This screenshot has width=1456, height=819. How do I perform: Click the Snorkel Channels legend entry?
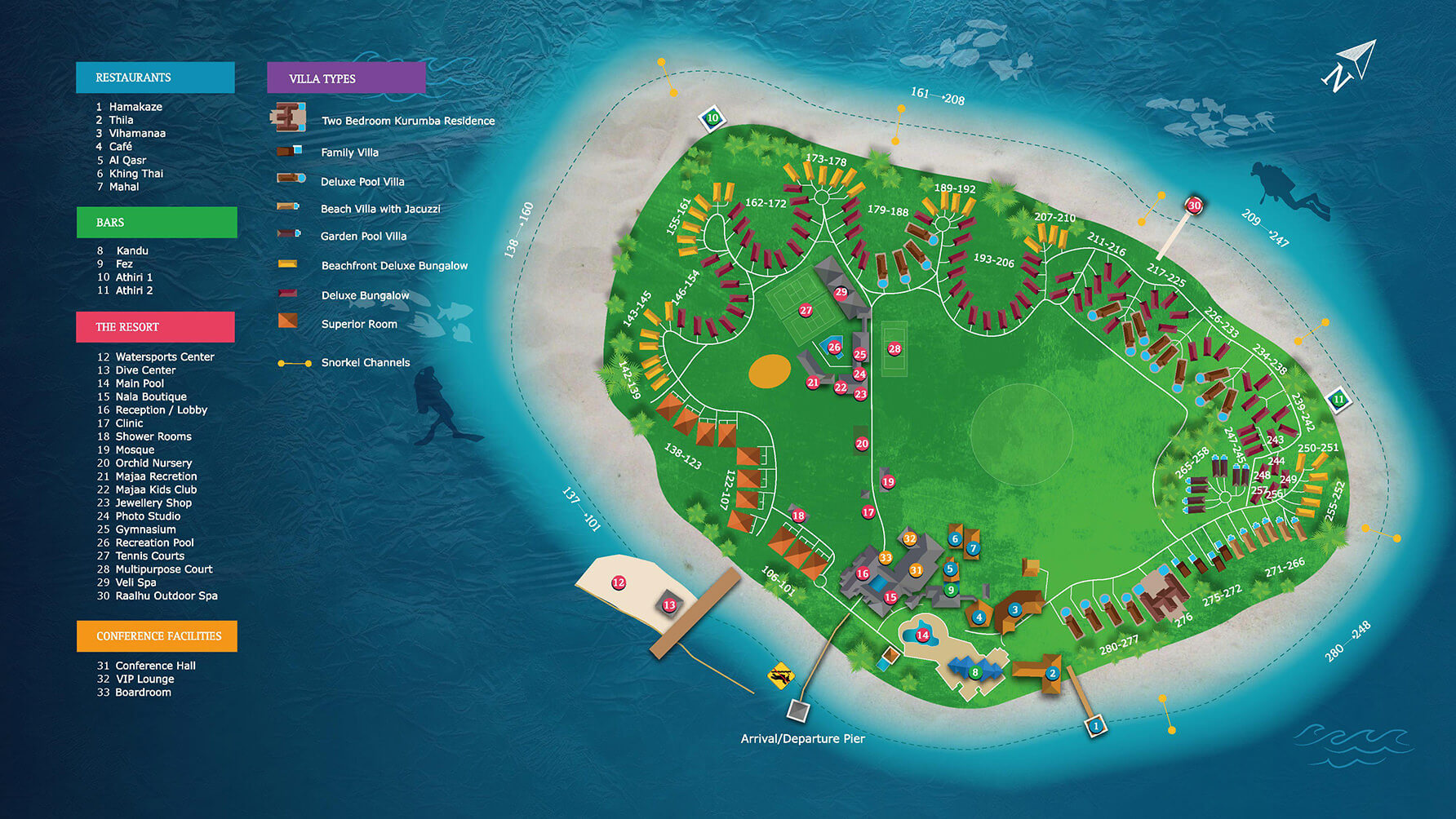pos(365,362)
